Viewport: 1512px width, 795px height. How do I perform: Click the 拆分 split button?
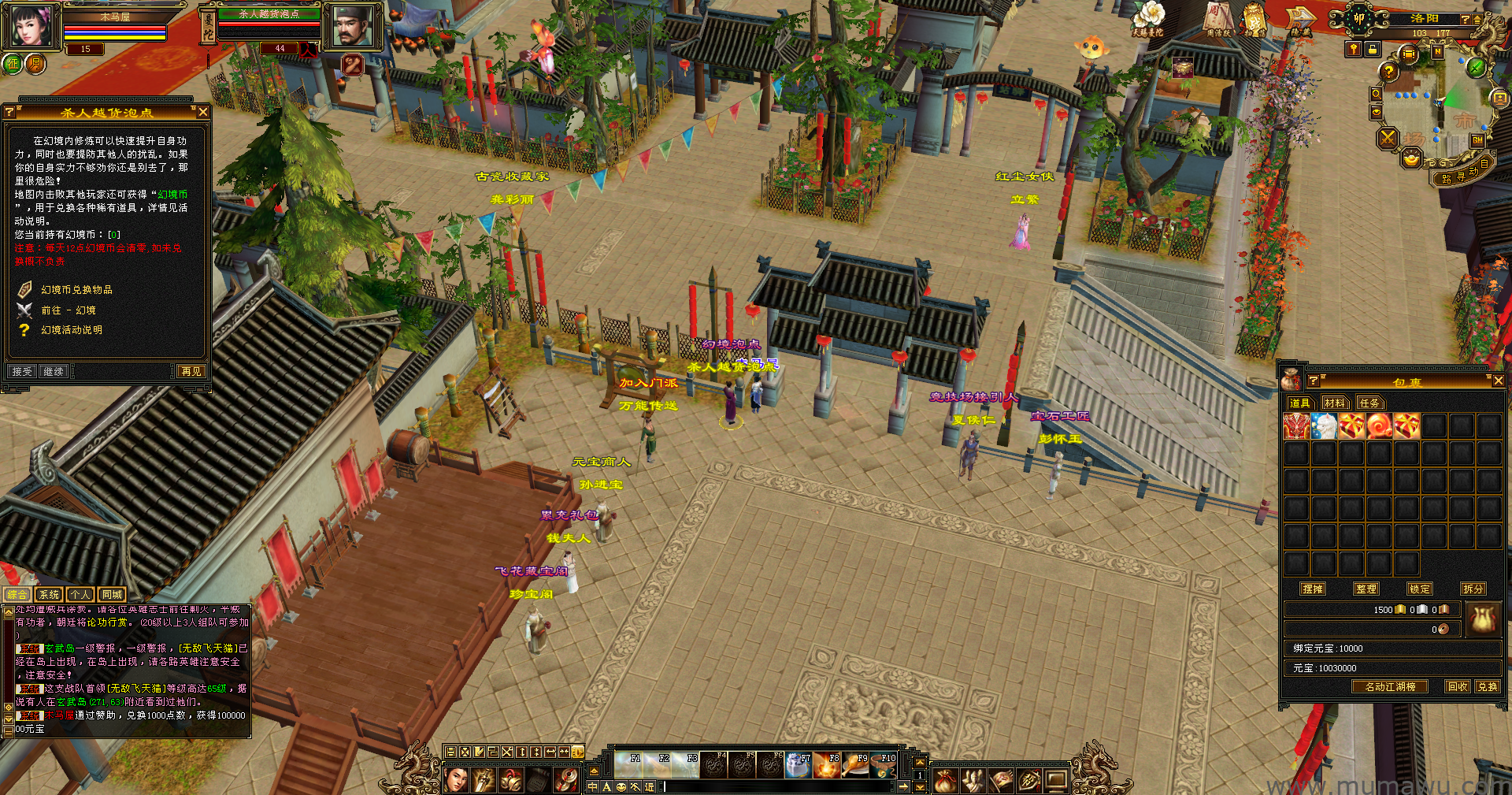click(1473, 589)
